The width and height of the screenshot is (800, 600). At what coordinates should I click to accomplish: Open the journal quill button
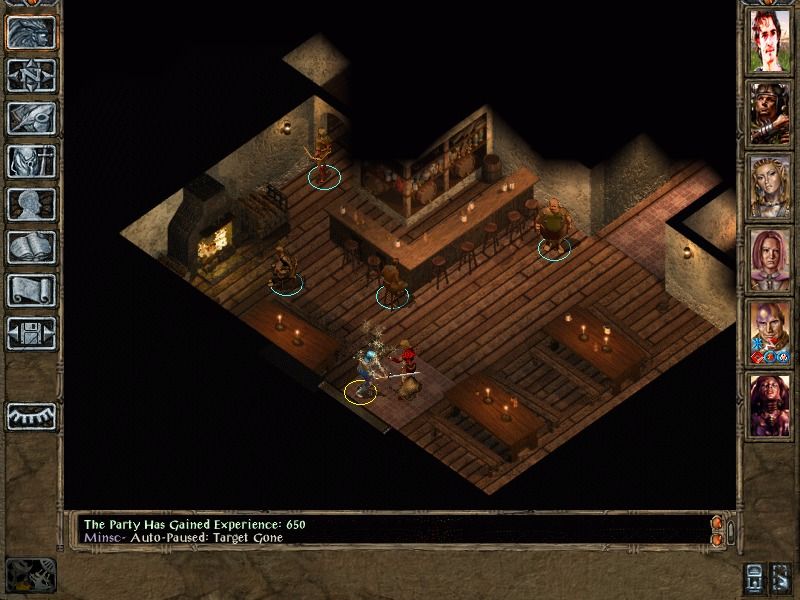29,118
